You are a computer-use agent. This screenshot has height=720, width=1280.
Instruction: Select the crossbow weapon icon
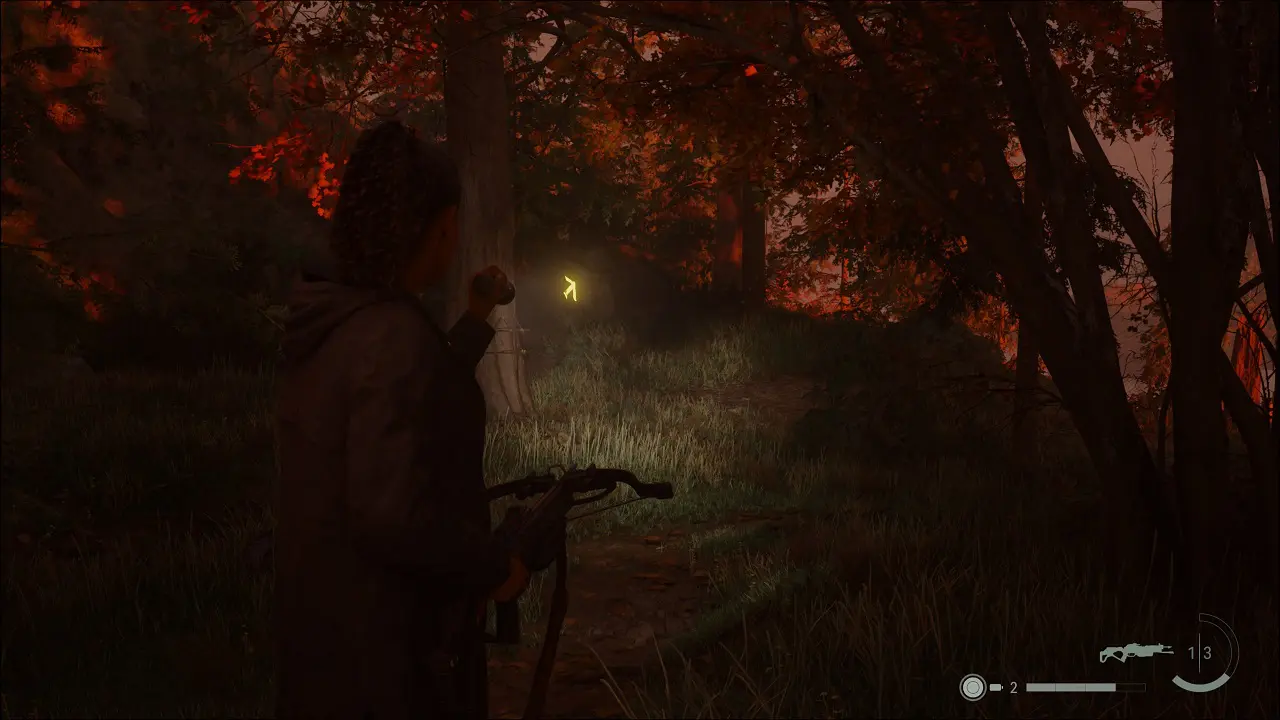click(x=1136, y=653)
